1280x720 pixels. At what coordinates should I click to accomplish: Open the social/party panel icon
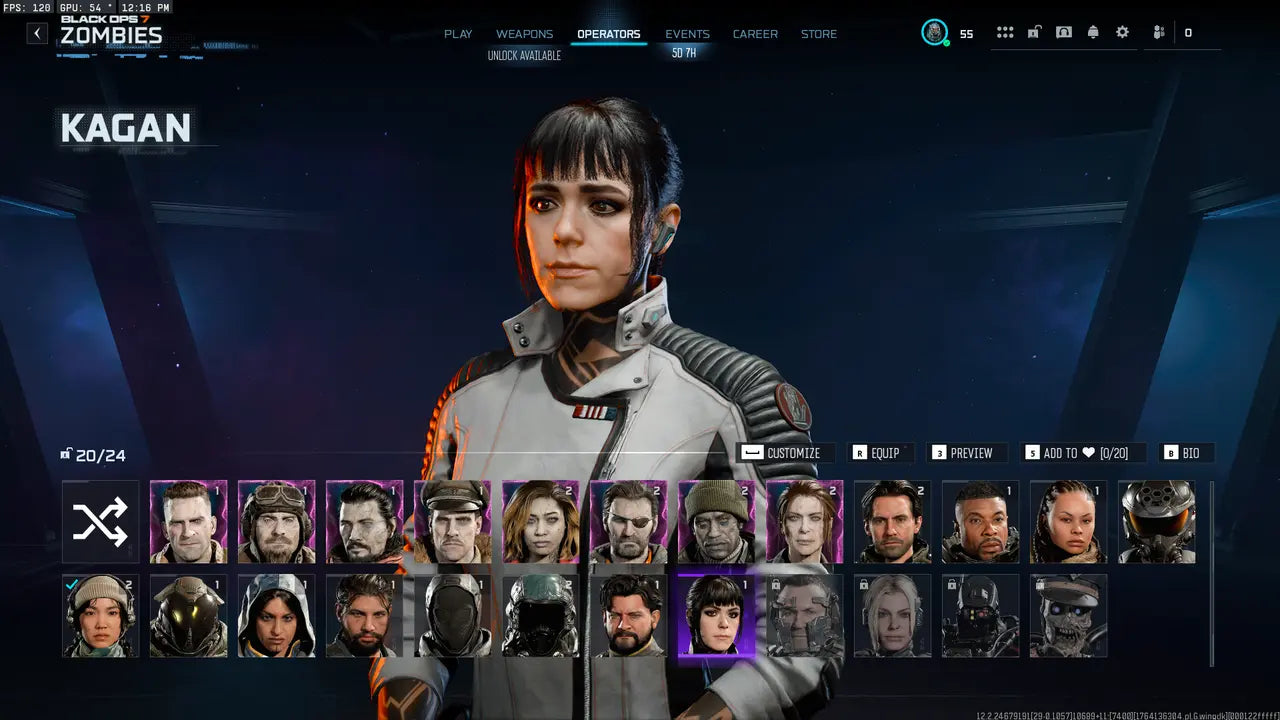1158,32
